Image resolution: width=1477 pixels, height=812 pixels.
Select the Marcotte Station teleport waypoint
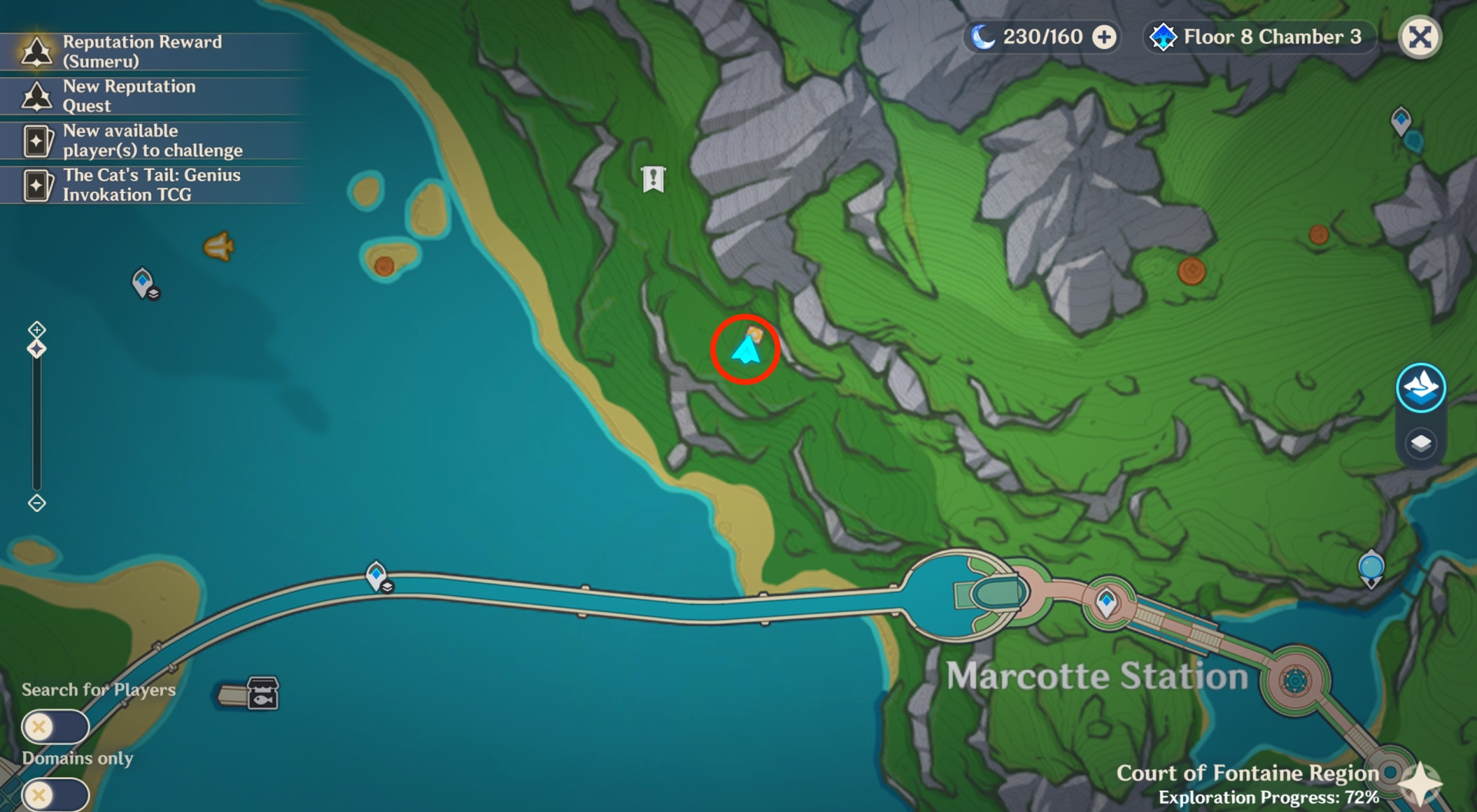[x=1106, y=601]
